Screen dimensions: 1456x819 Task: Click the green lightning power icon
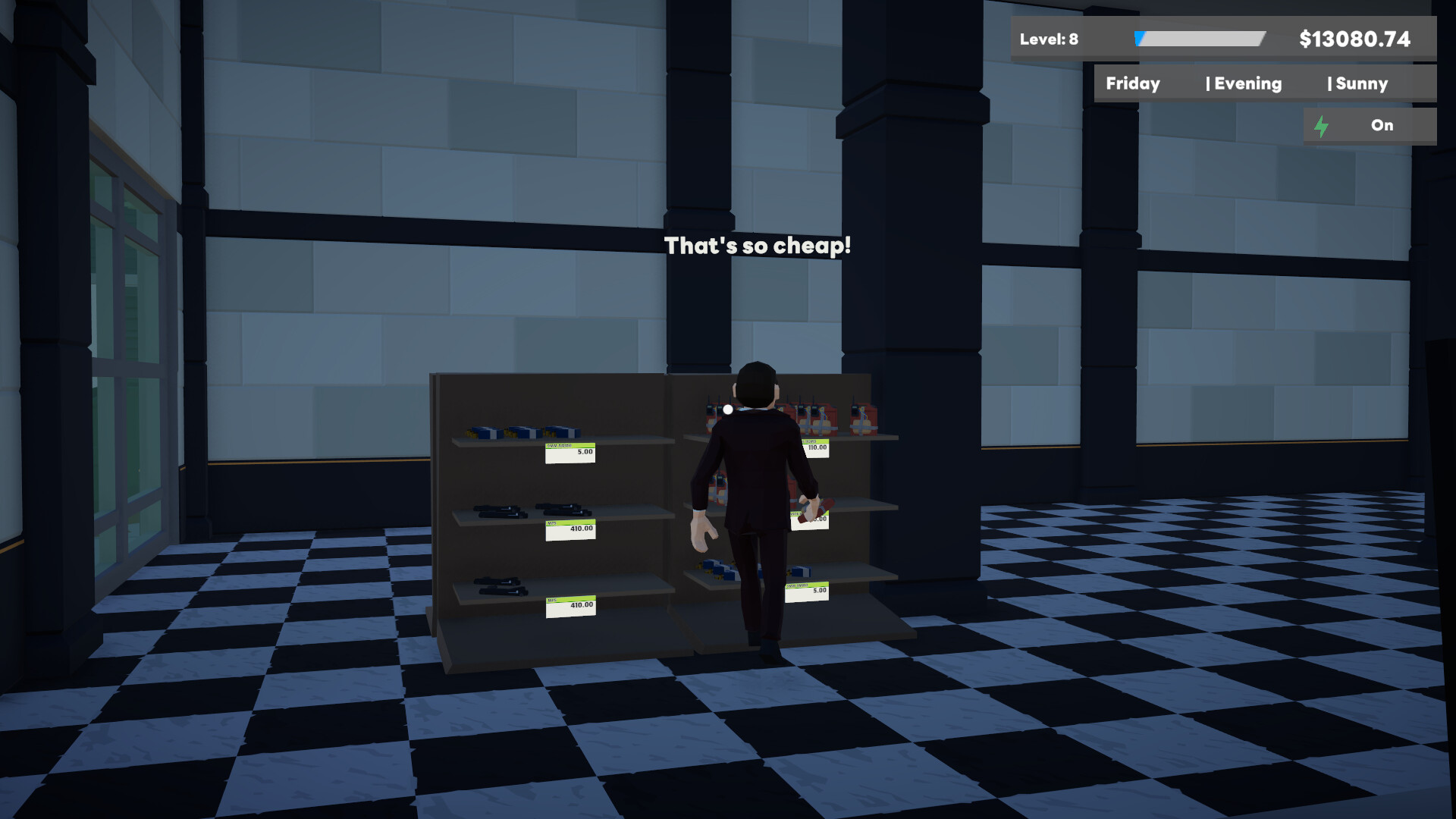1323,125
